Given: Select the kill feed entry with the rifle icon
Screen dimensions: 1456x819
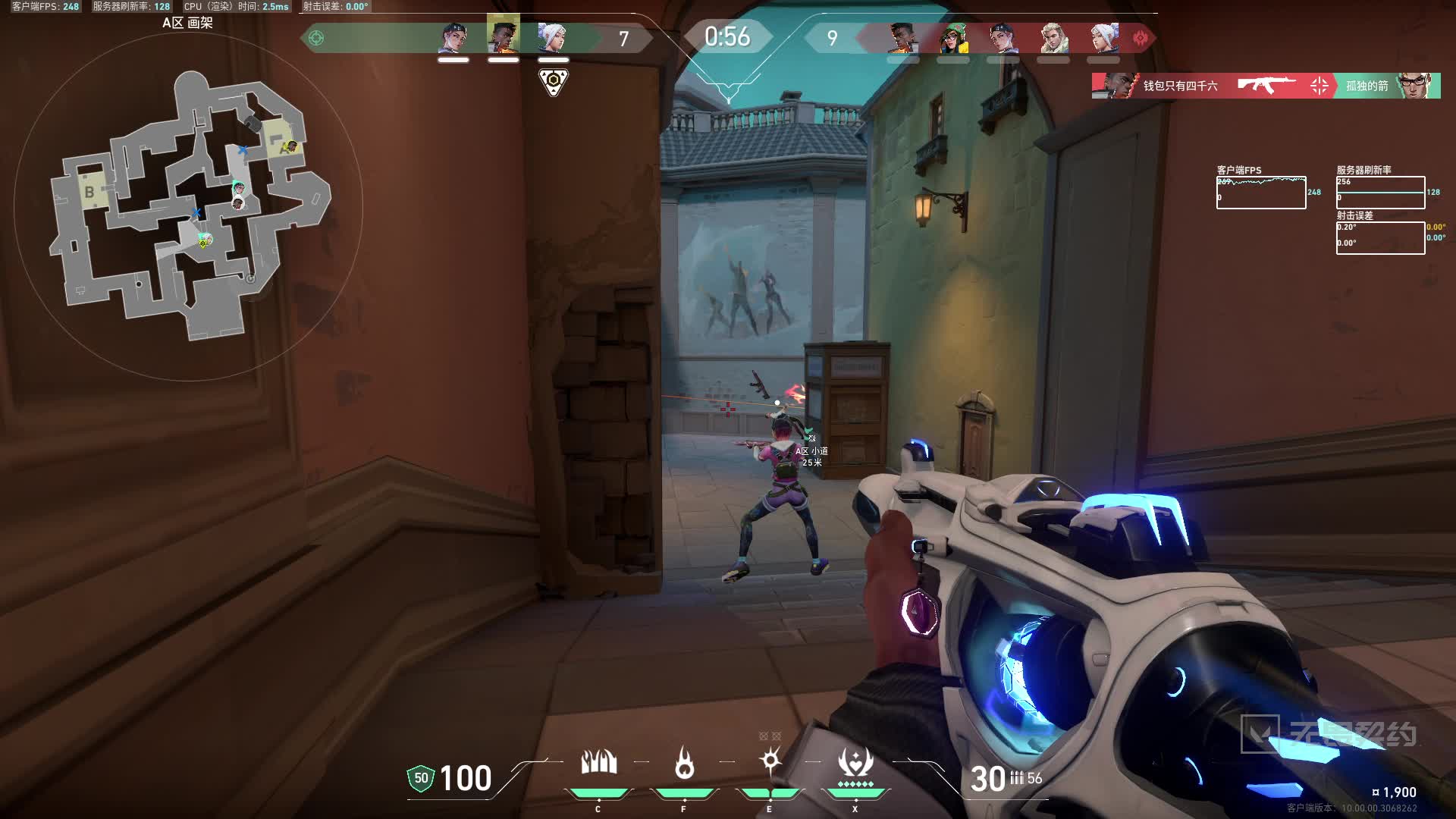Looking at the screenshot, I should coord(1266,86).
